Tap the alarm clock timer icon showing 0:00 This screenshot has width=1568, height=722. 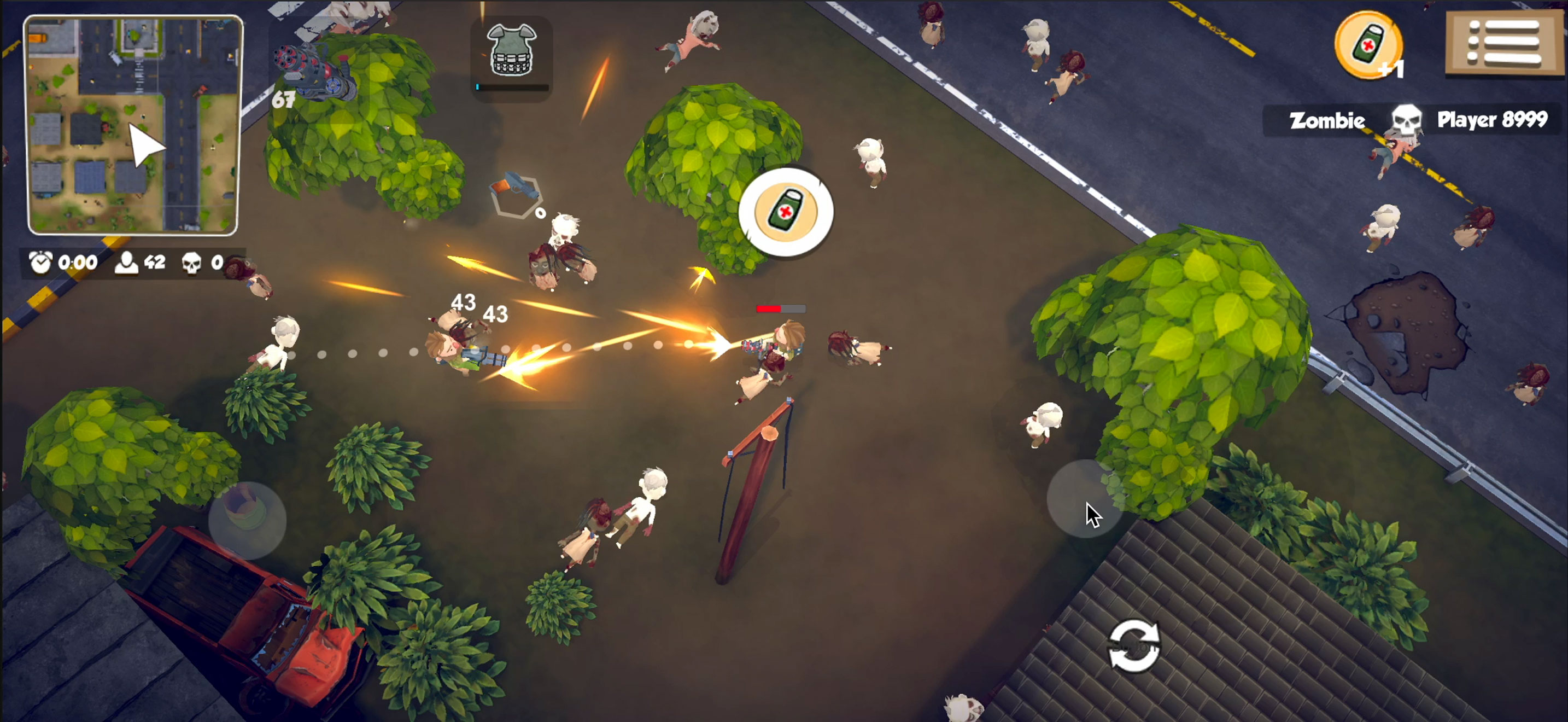click(40, 263)
